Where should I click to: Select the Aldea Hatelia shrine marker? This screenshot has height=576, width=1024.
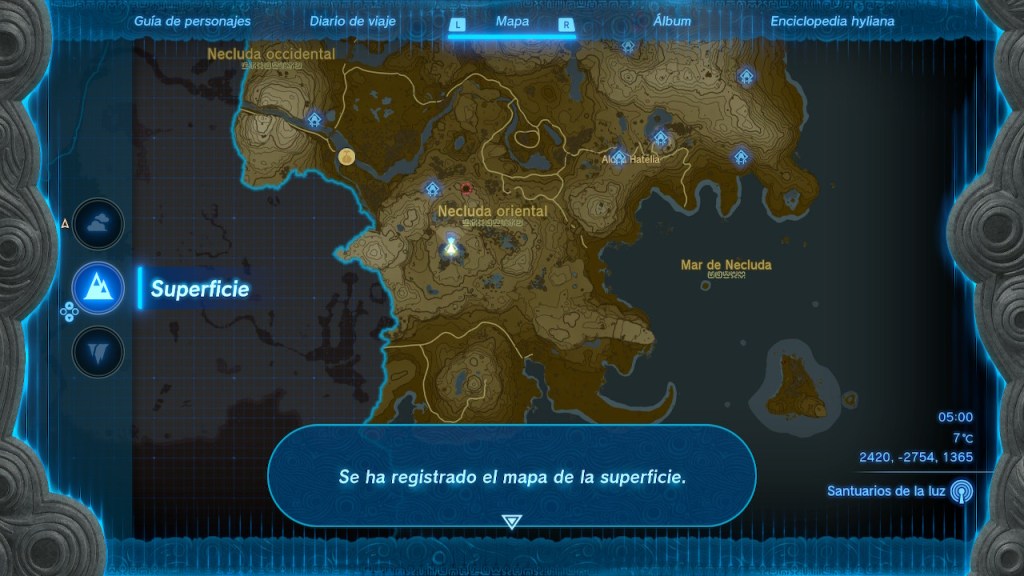618,157
